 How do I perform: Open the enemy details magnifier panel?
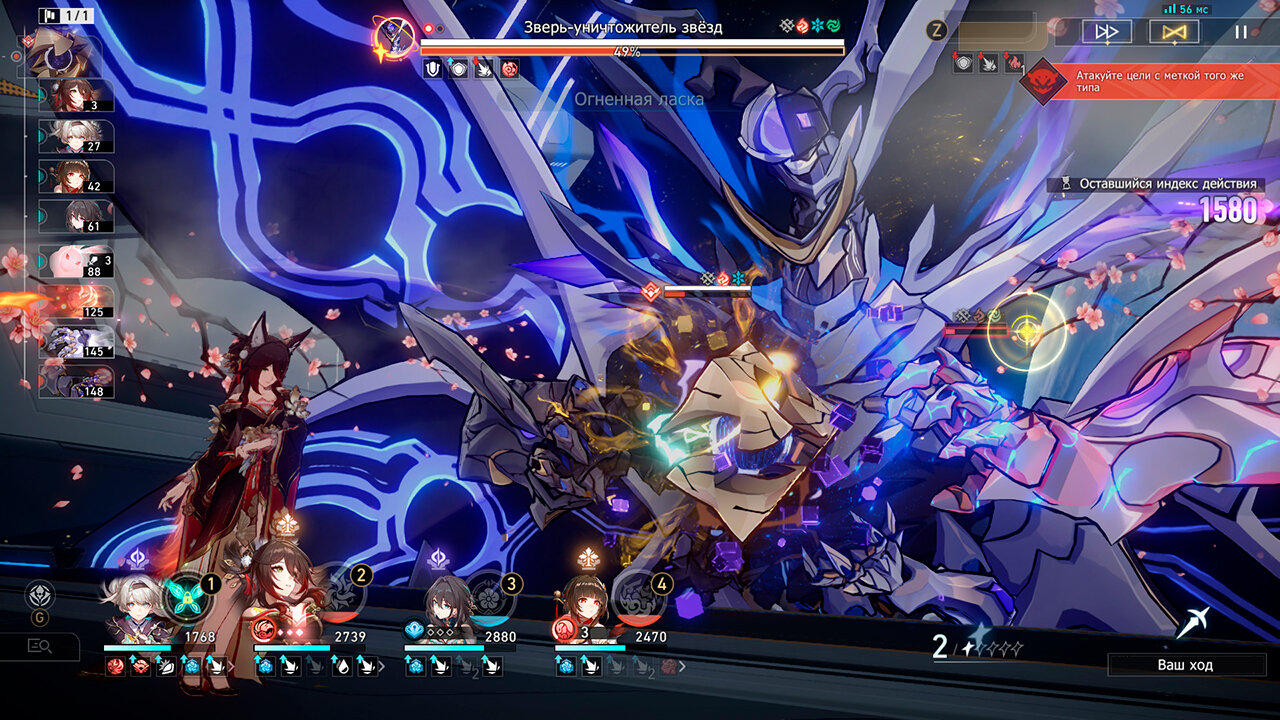pyautogui.click(x=40, y=646)
